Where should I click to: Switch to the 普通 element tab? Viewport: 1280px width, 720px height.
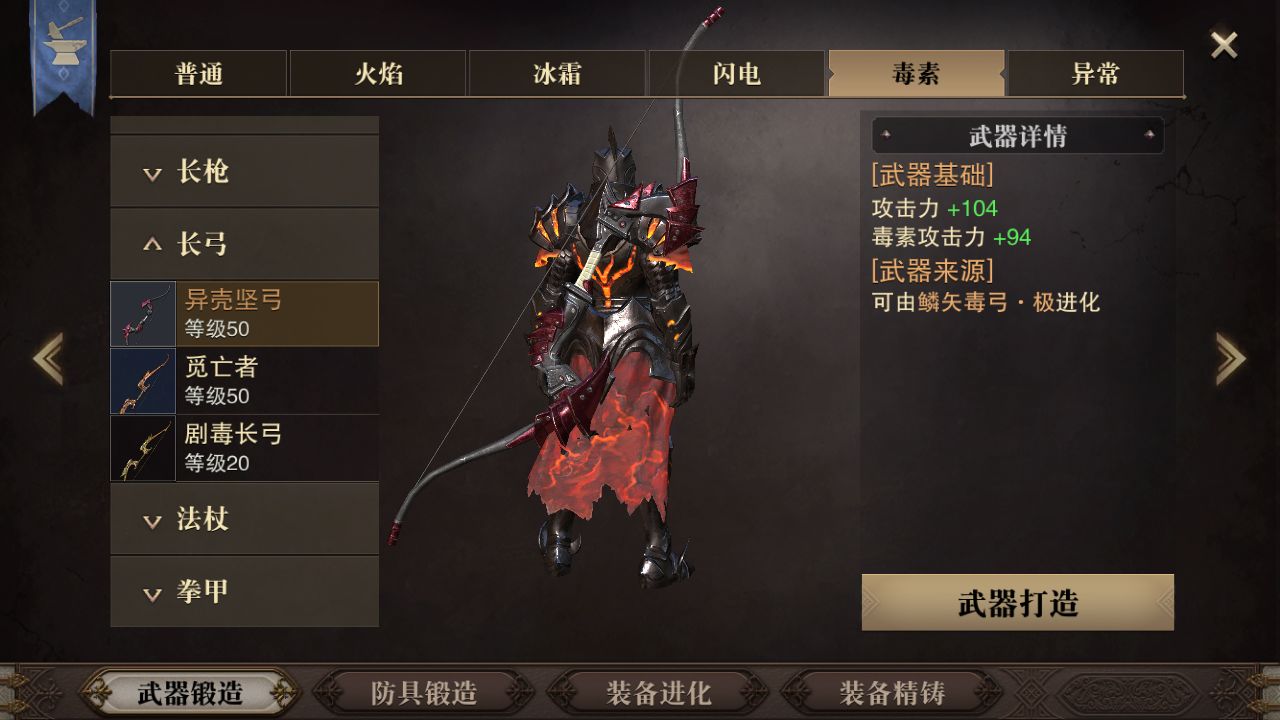pos(199,74)
